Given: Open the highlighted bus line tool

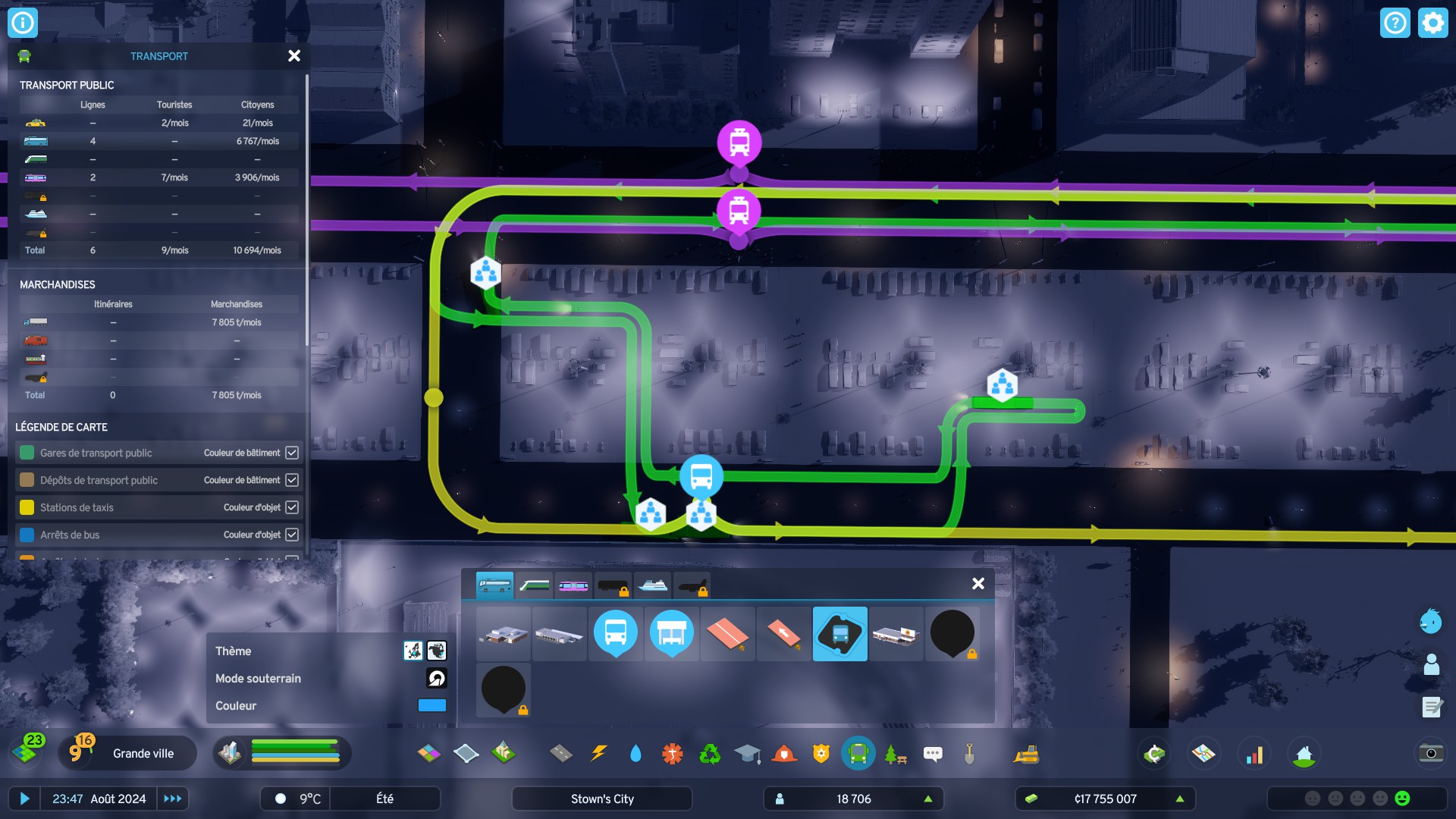Looking at the screenshot, I should point(840,633).
